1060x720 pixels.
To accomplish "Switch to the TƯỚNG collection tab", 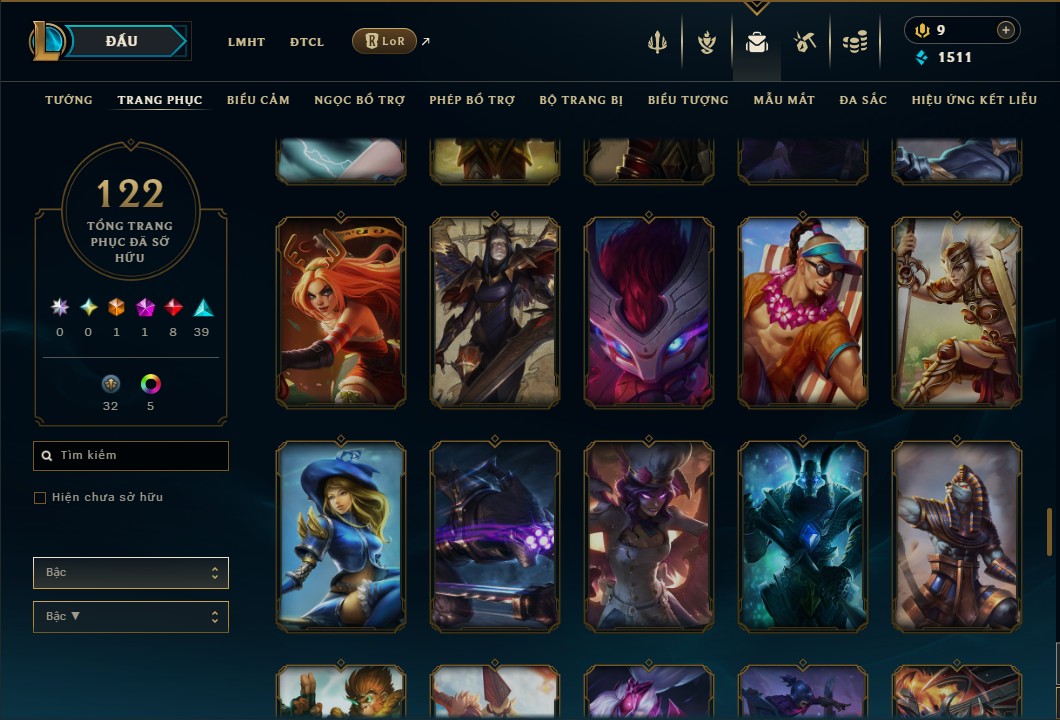I will 69,100.
